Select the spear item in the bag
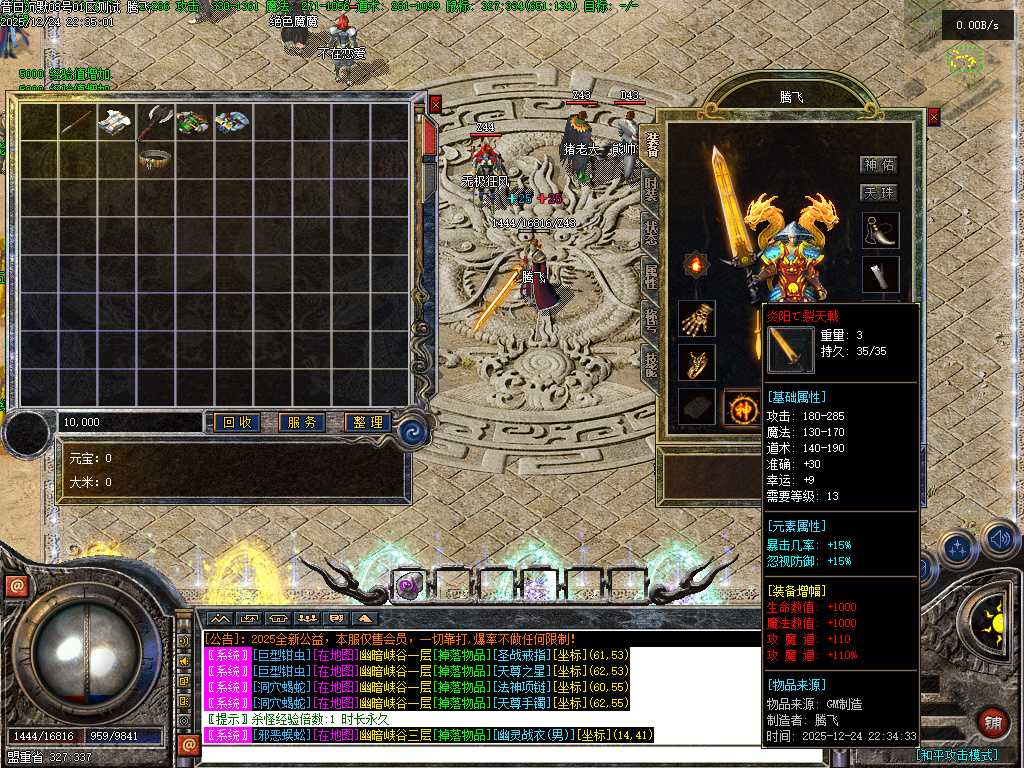 pyautogui.click(x=78, y=121)
